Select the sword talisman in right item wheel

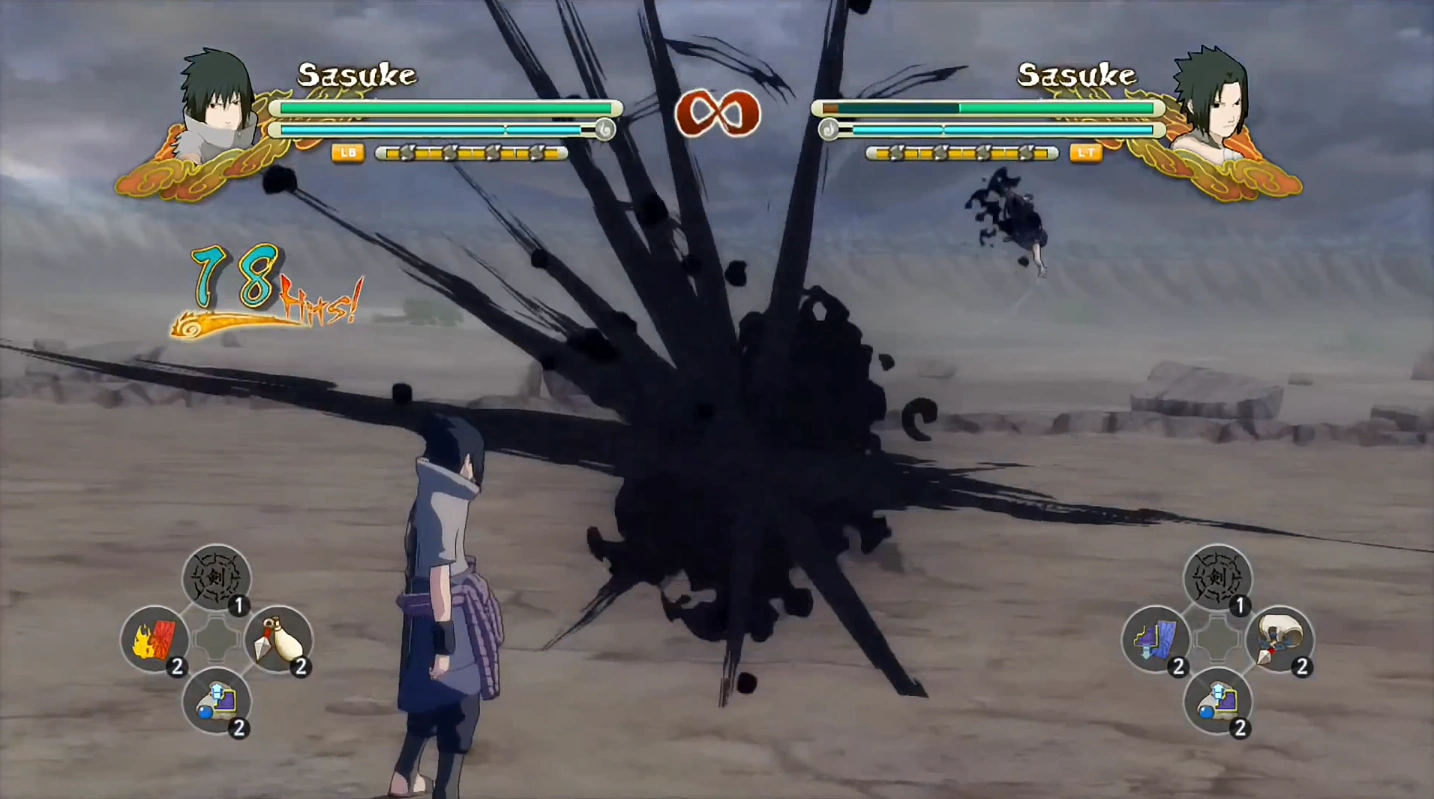tap(1218, 576)
